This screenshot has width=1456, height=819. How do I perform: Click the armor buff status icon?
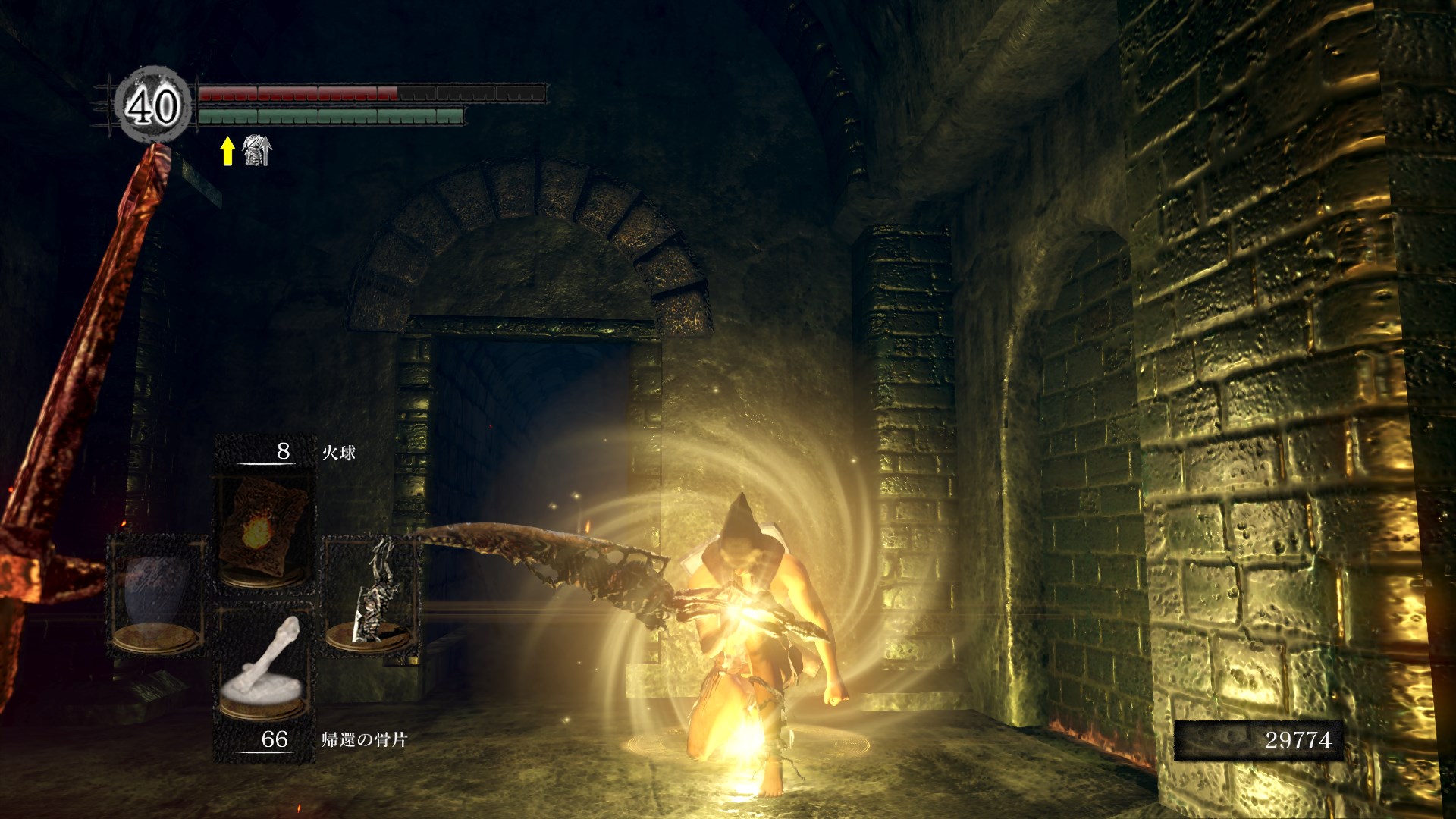point(256,150)
